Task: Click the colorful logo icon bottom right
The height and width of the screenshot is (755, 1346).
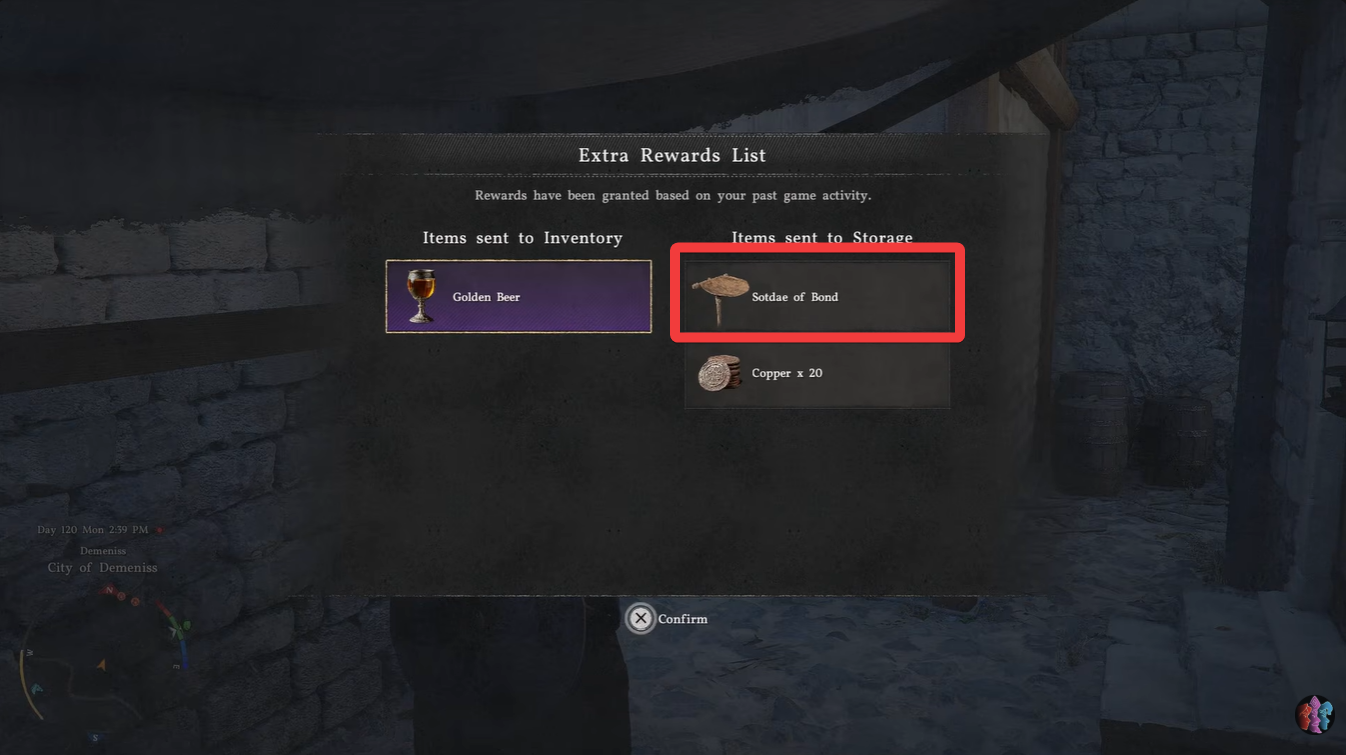Action: click(1314, 714)
